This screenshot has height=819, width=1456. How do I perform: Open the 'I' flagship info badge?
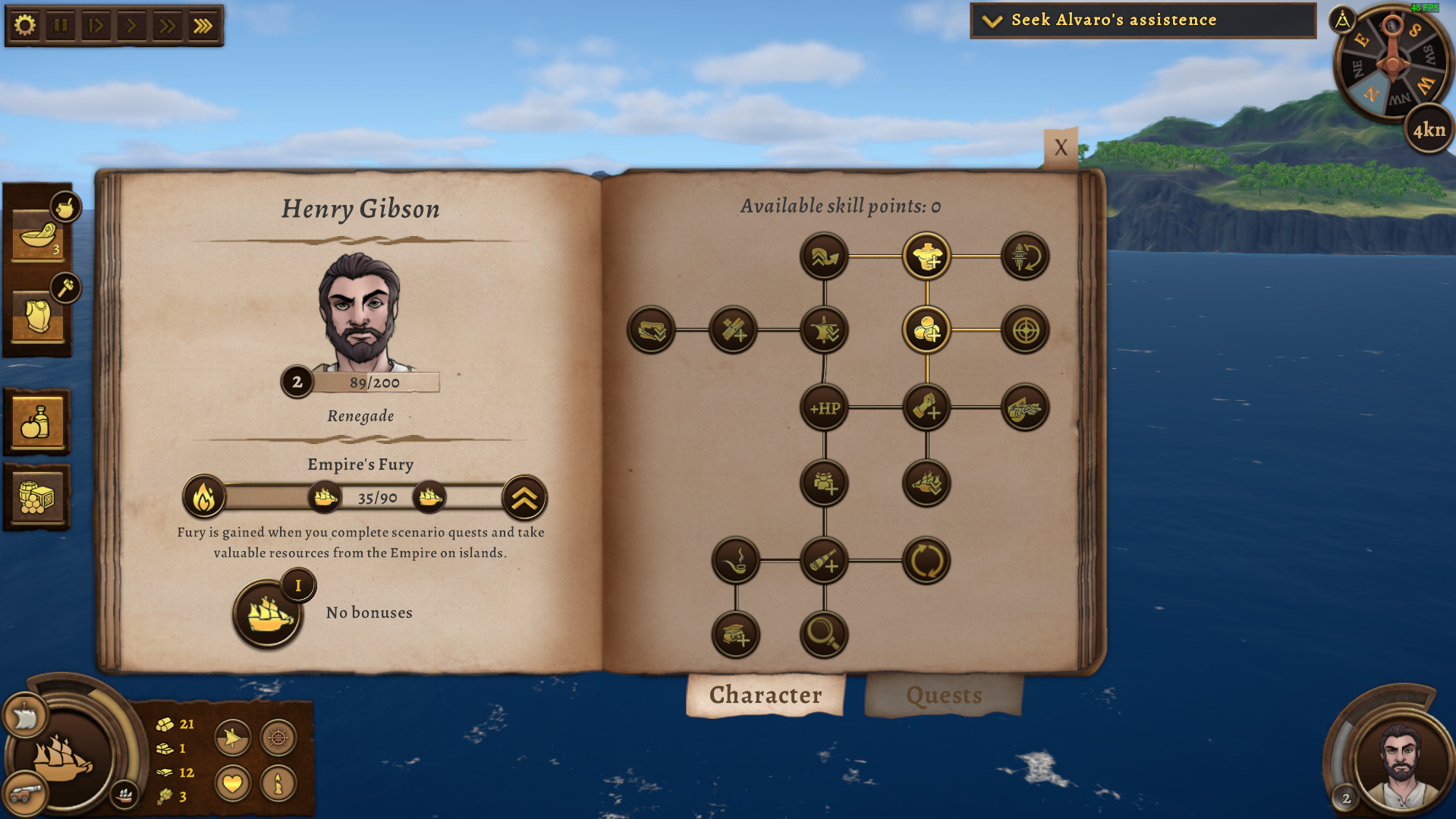pyautogui.click(x=297, y=584)
